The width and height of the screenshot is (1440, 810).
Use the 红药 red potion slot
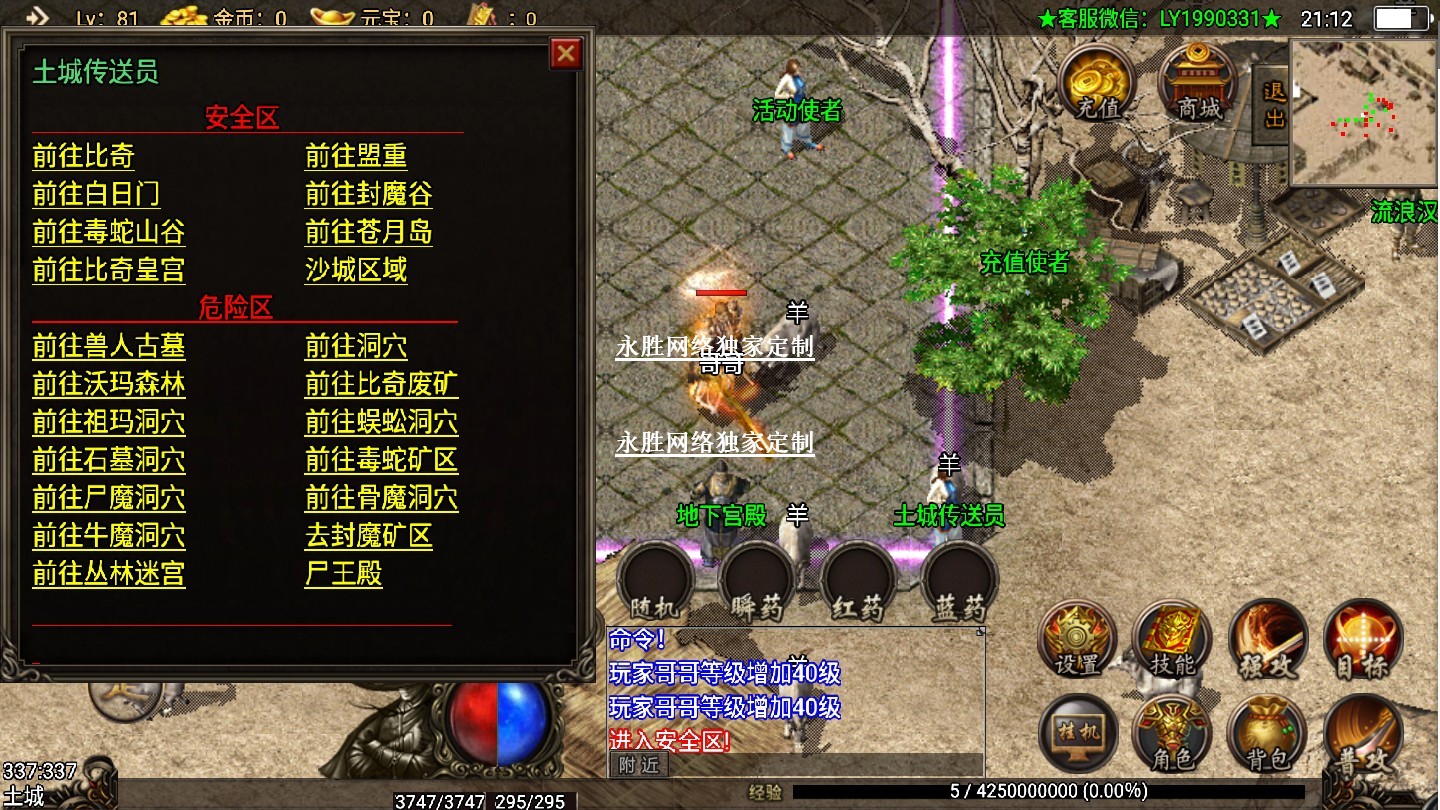[x=858, y=582]
